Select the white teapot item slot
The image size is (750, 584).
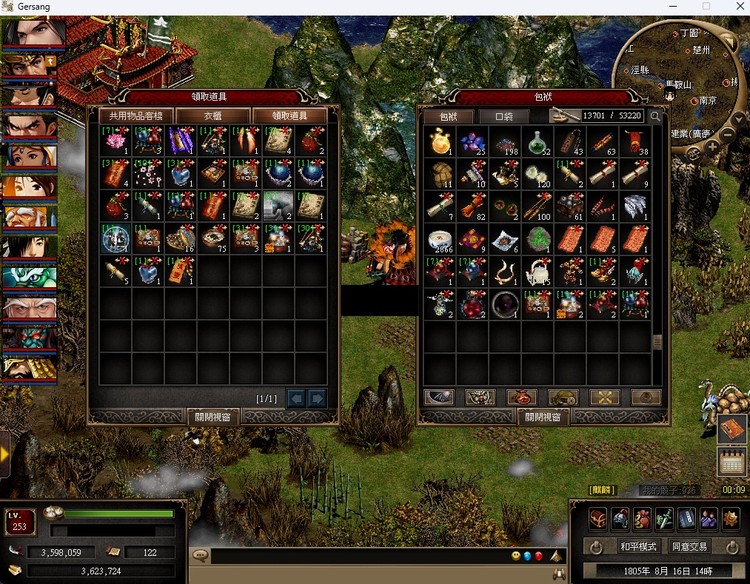(538, 271)
